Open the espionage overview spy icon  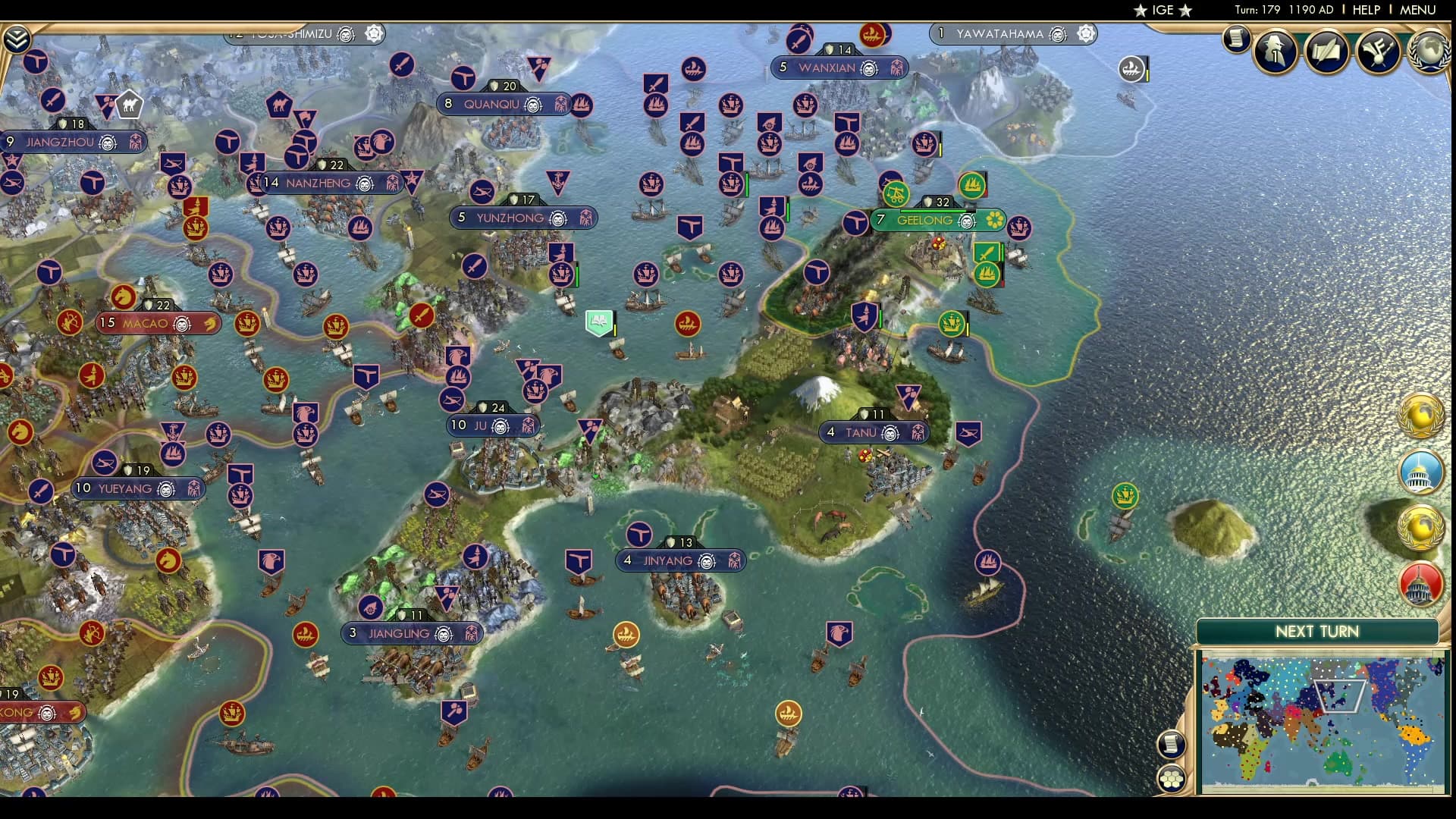[x=1276, y=51]
